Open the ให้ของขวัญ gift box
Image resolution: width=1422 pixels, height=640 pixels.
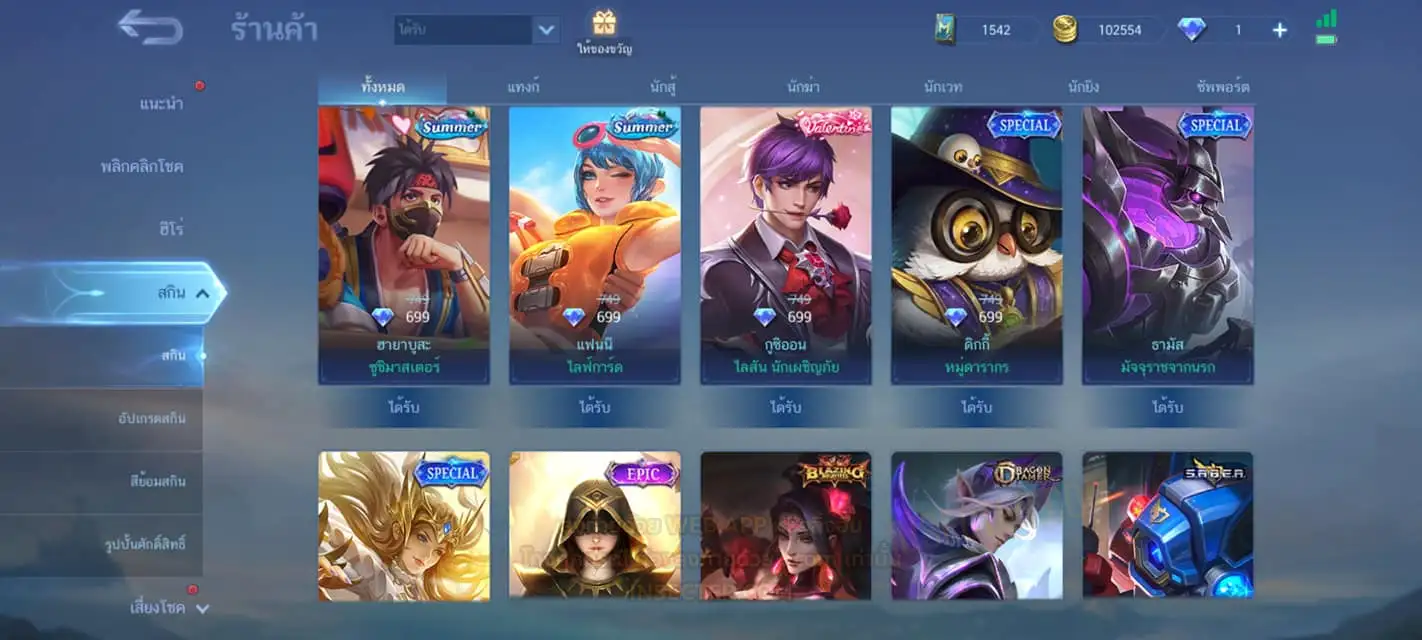tap(604, 31)
